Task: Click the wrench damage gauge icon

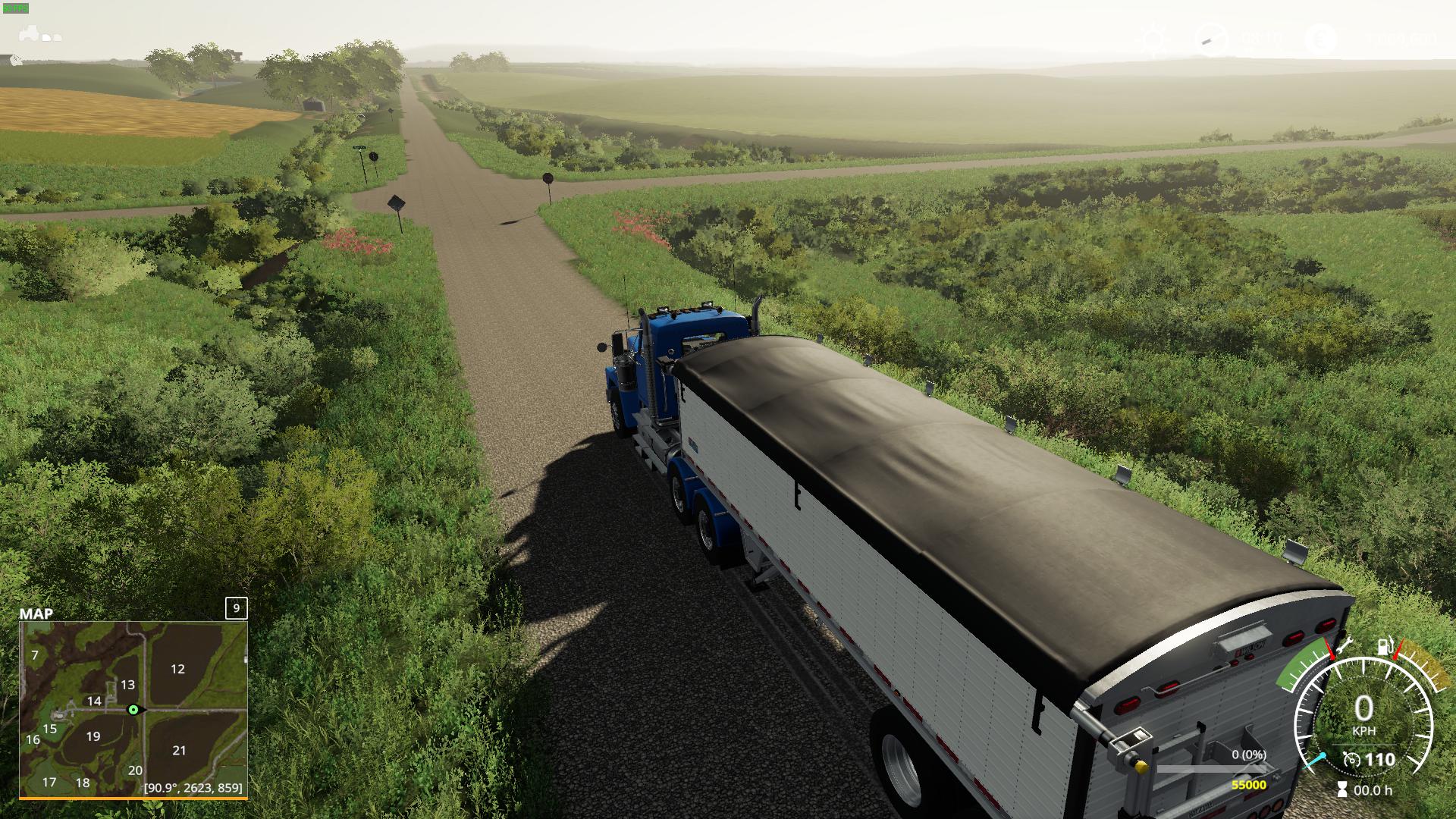Action: [x=1344, y=645]
